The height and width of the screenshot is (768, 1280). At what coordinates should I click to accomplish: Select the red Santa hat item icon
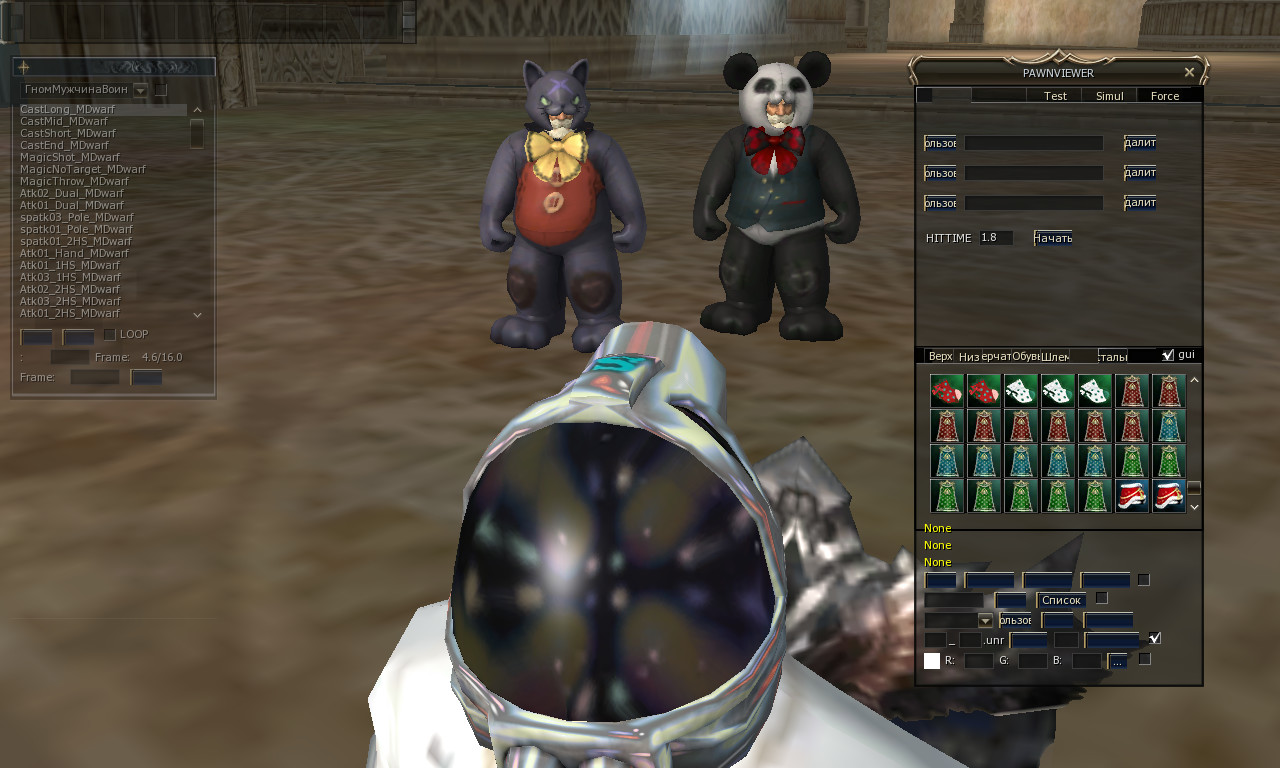tap(1132, 495)
